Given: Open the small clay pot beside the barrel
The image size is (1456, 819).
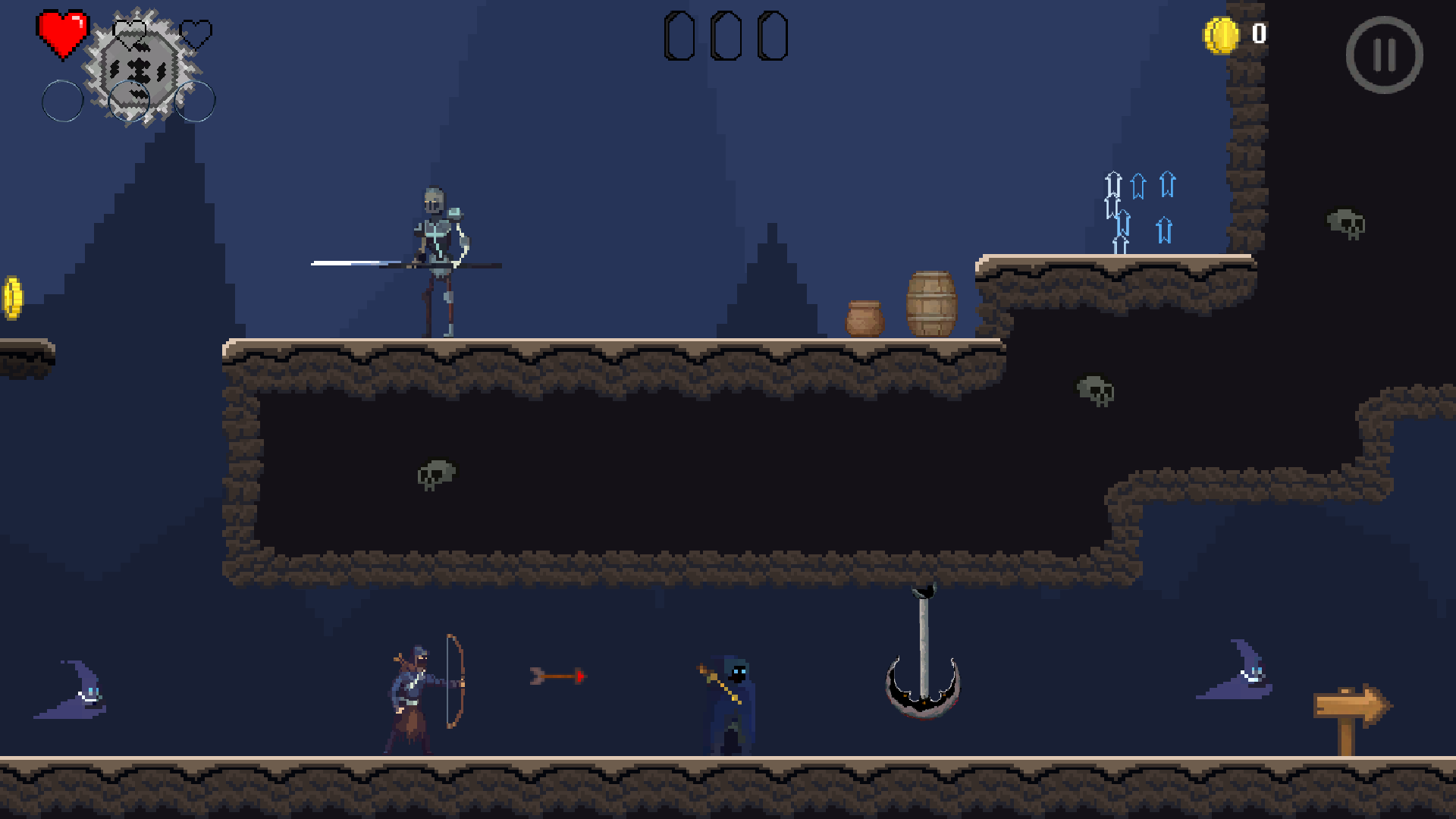Looking at the screenshot, I should click(x=864, y=317).
